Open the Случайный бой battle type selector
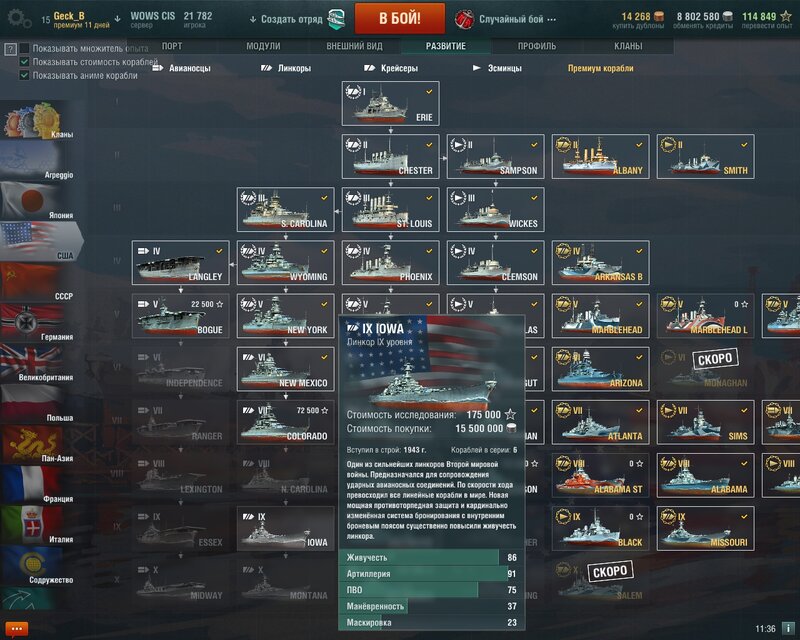Screen dimensions: 800x640 510,19
